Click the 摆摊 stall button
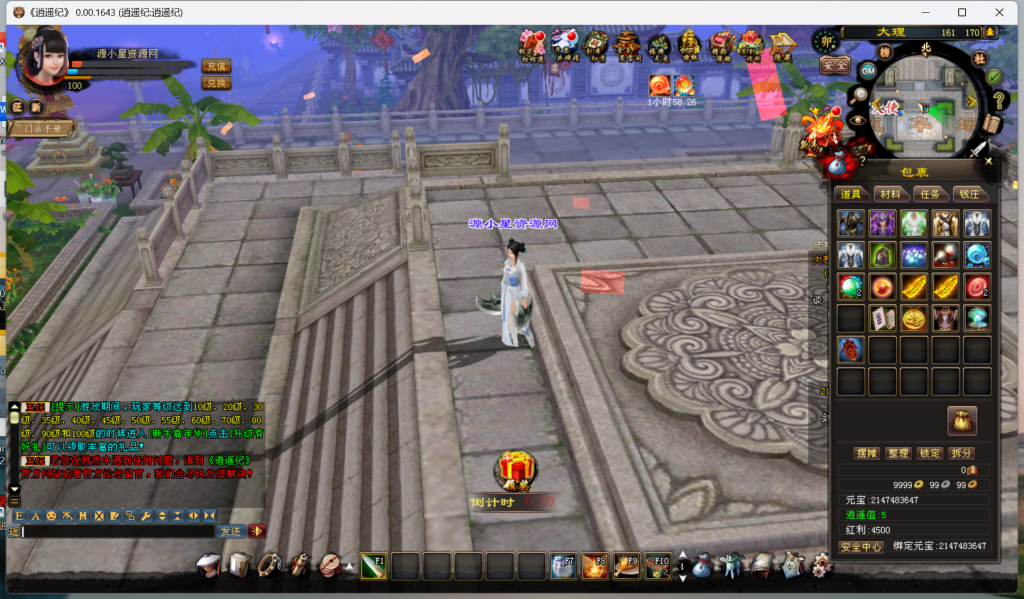The width and height of the screenshot is (1024, 599). [866, 453]
